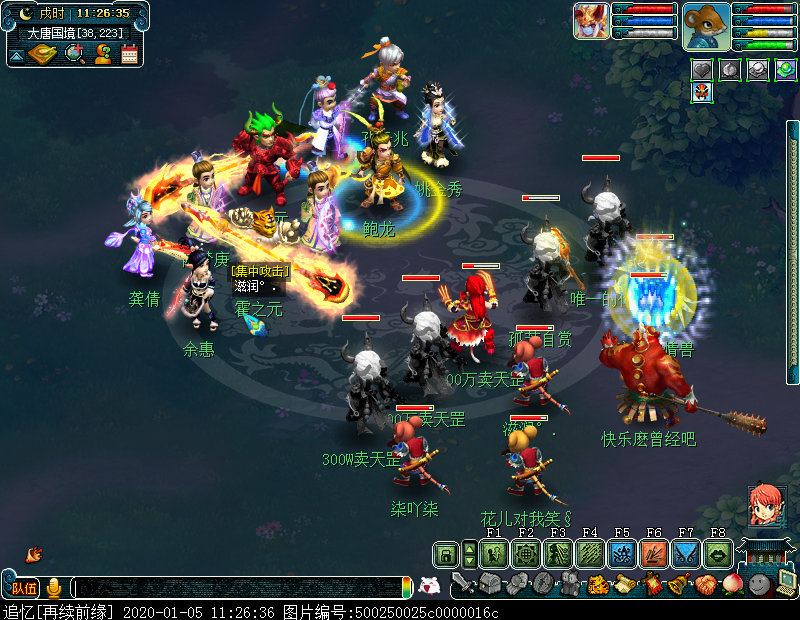Click the opera mask buff icon
This screenshot has width=800, height=620.
click(703, 92)
